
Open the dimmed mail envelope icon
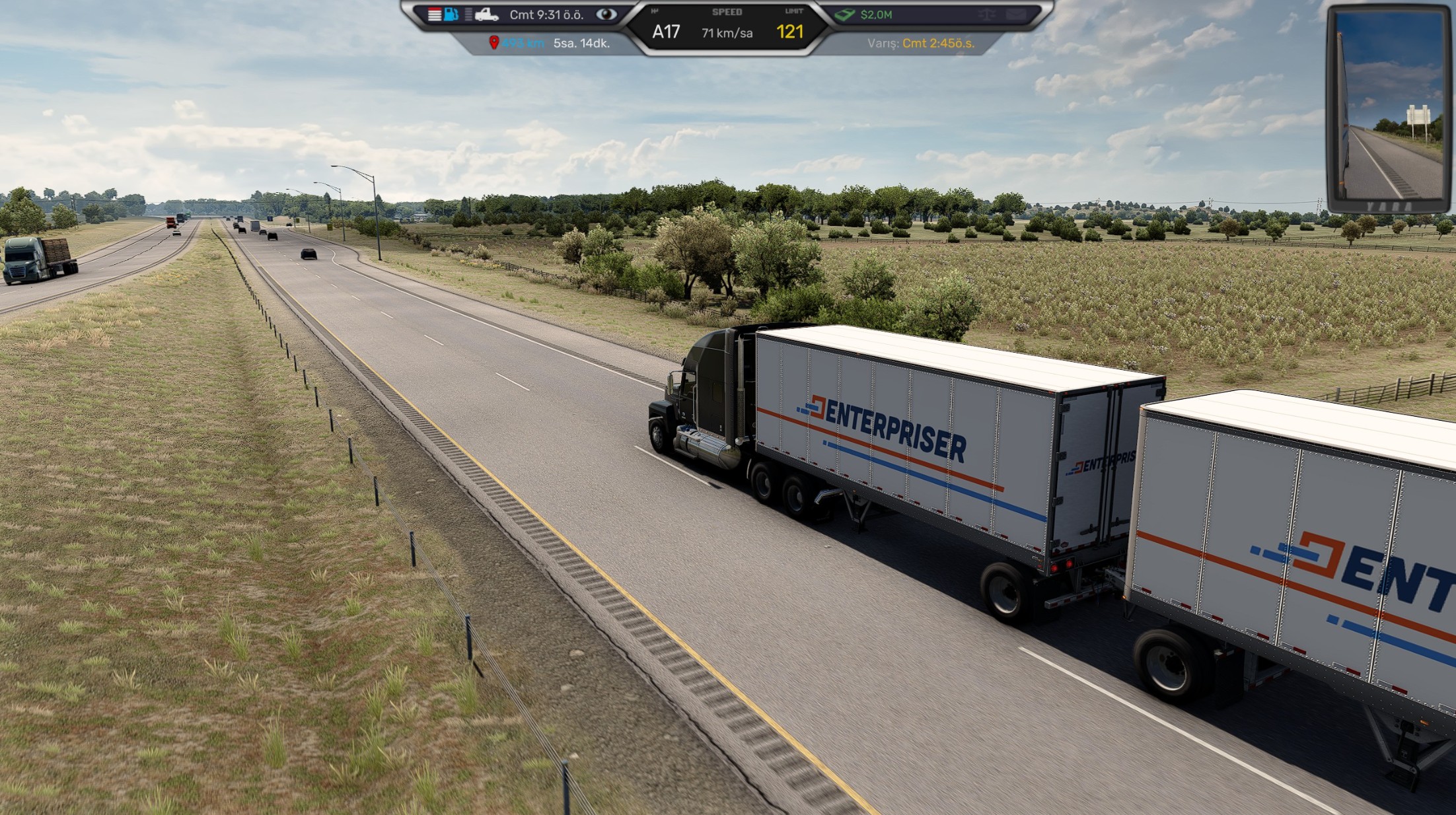click(x=1015, y=15)
